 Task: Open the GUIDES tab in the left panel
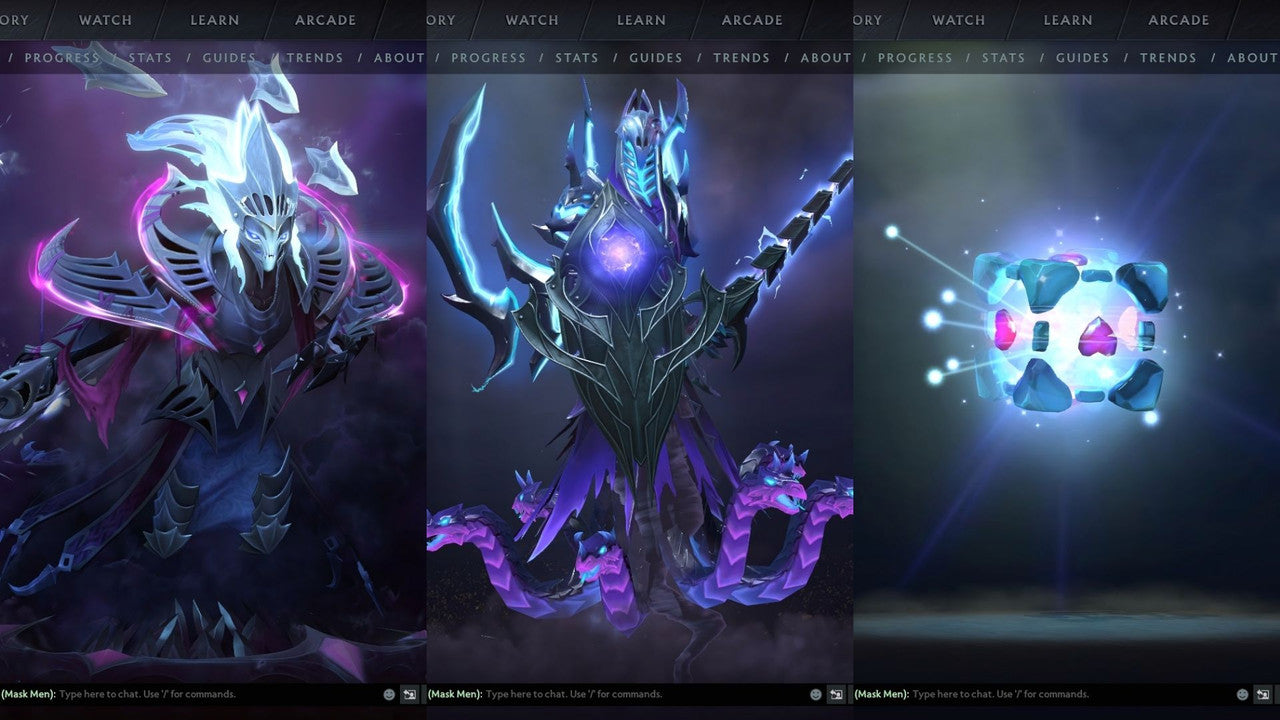coord(228,57)
